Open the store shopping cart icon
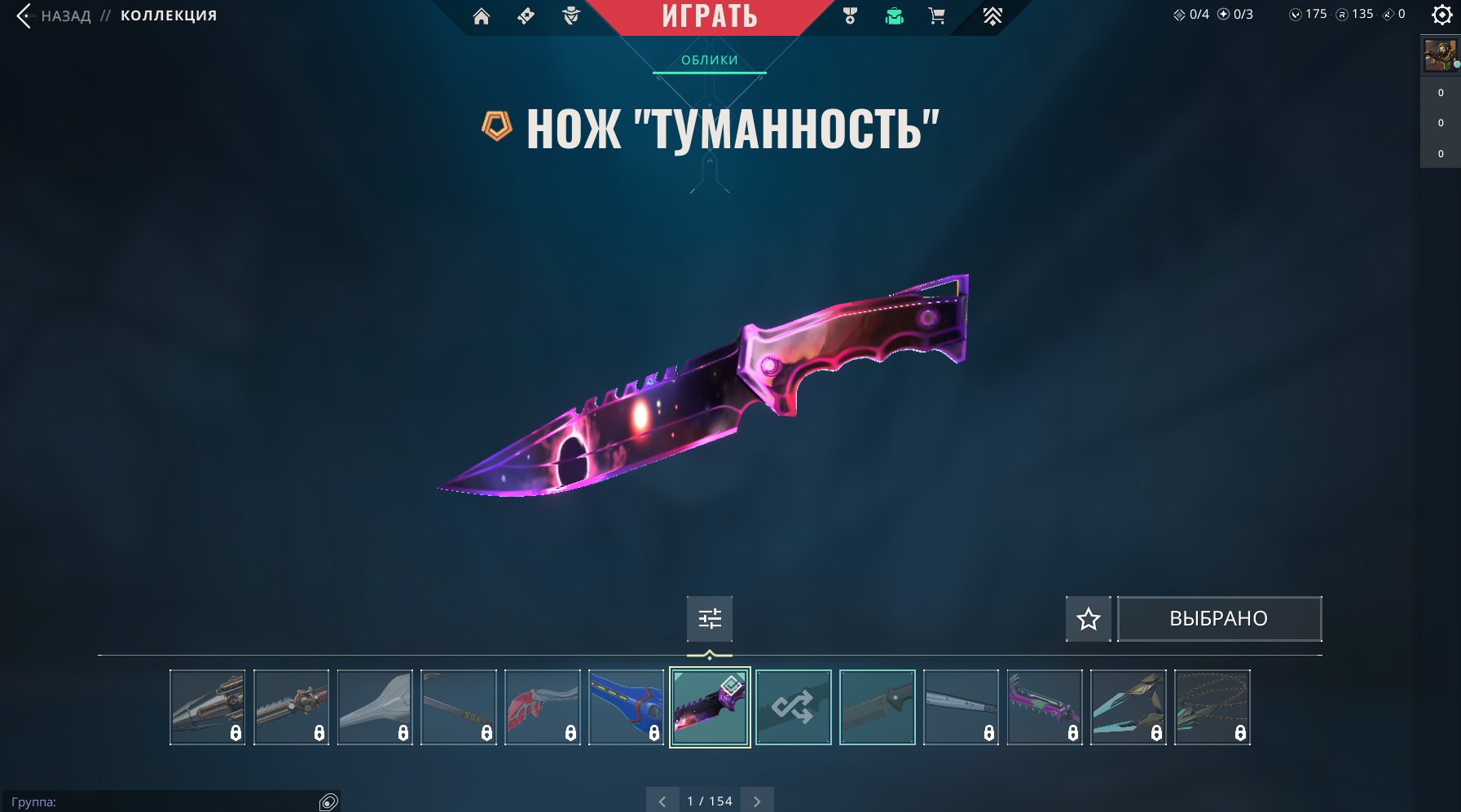The height and width of the screenshot is (812, 1461). point(935,15)
